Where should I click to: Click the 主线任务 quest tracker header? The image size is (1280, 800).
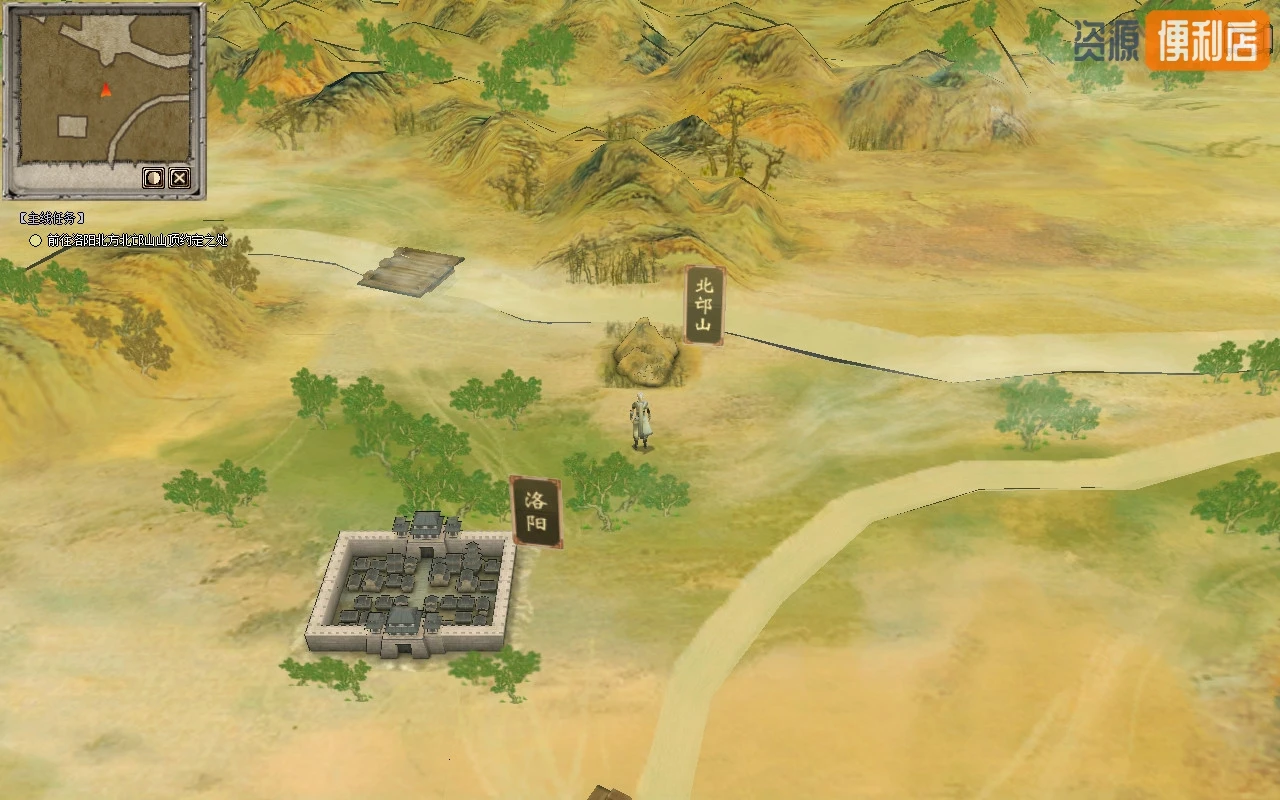tap(52, 218)
